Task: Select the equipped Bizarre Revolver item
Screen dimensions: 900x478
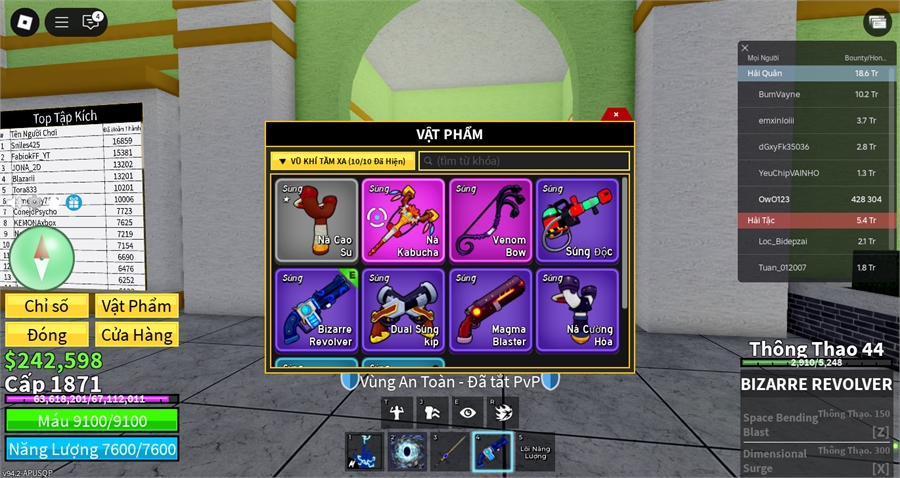Action: click(x=316, y=309)
